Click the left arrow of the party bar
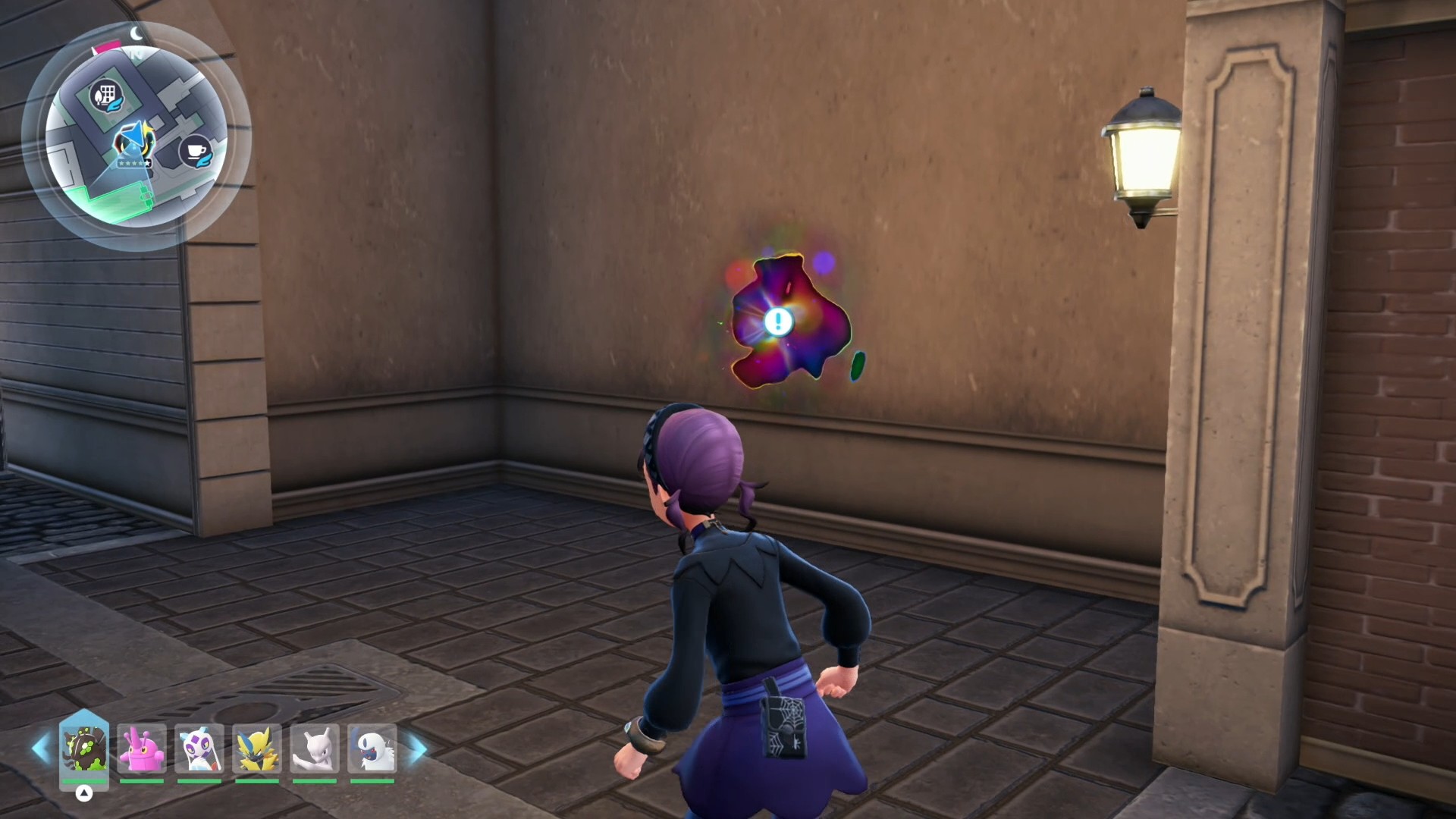Image resolution: width=1456 pixels, height=819 pixels. point(41,748)
